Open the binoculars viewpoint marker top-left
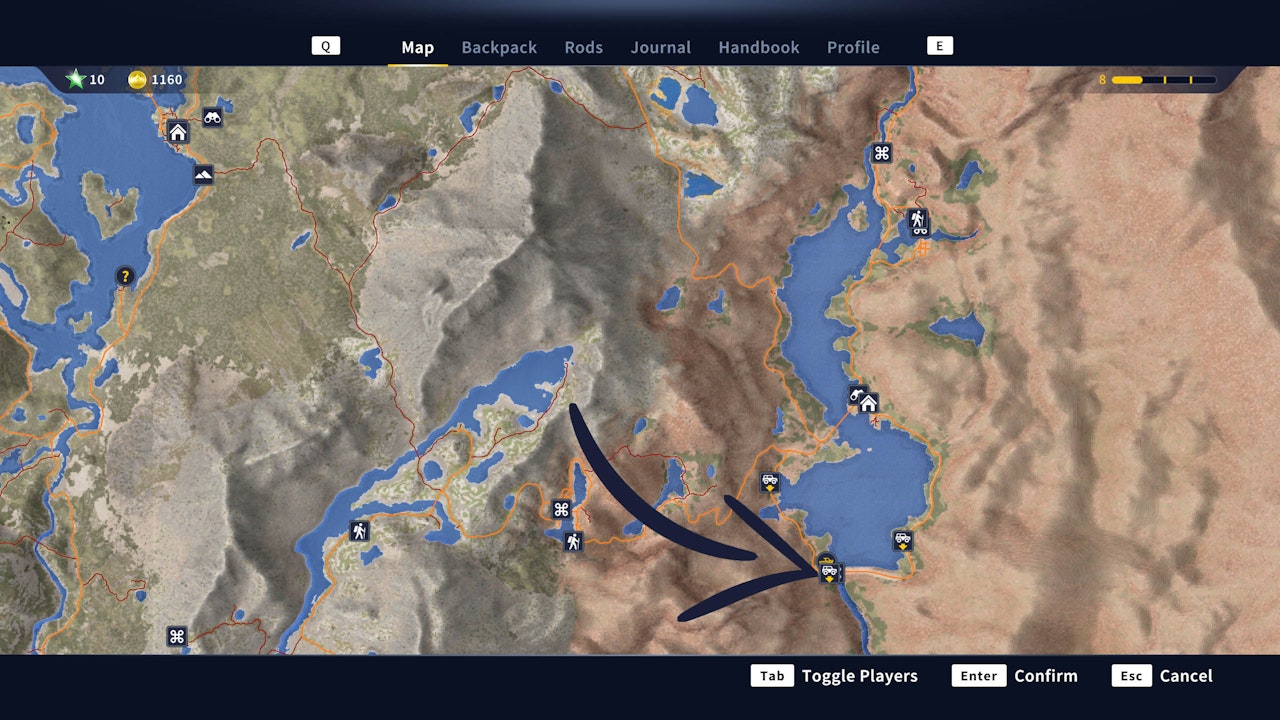The image size is (1280, 720). coord(211,117)
